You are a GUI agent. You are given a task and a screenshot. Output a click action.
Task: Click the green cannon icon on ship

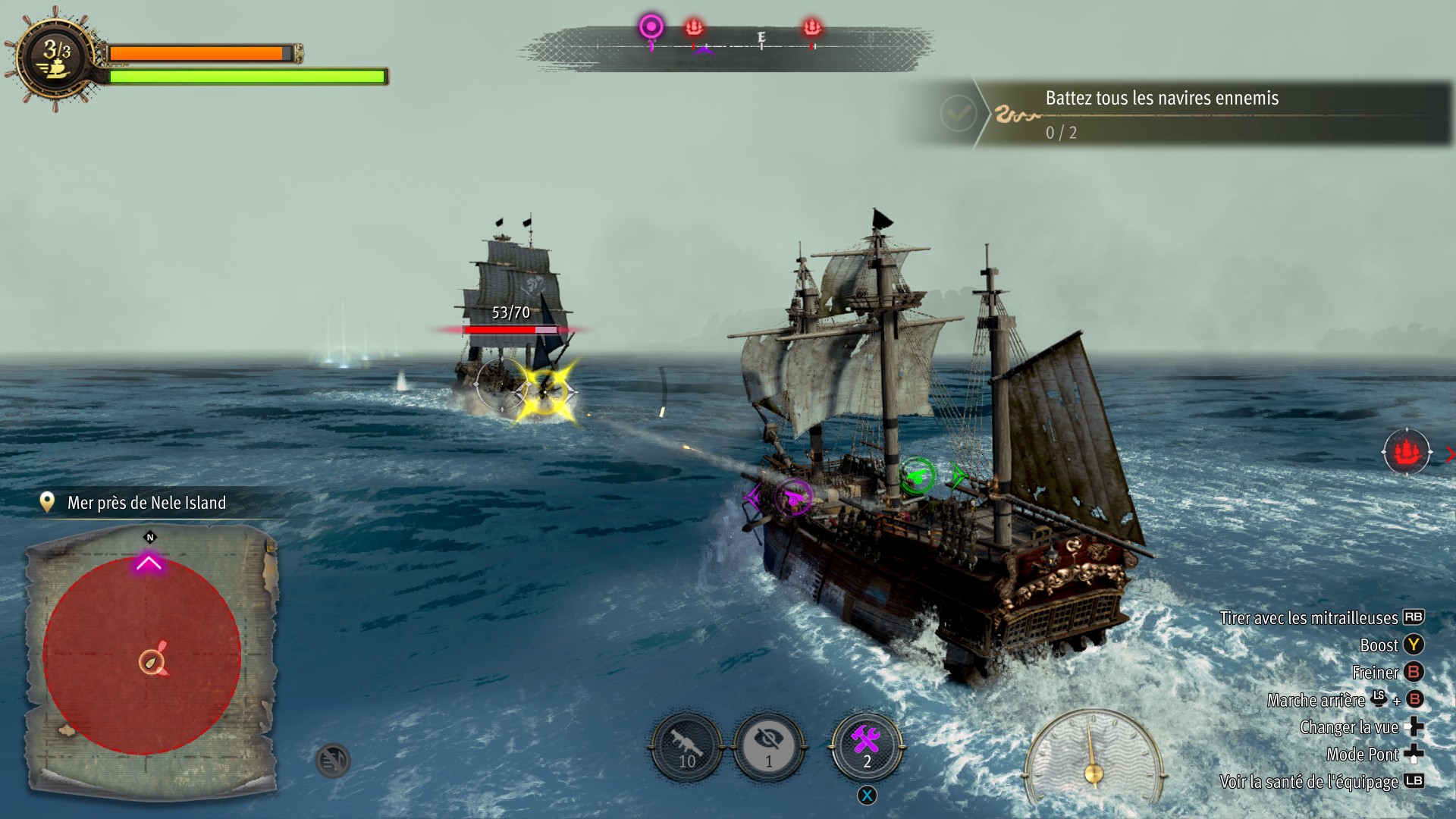click(917, 476)
